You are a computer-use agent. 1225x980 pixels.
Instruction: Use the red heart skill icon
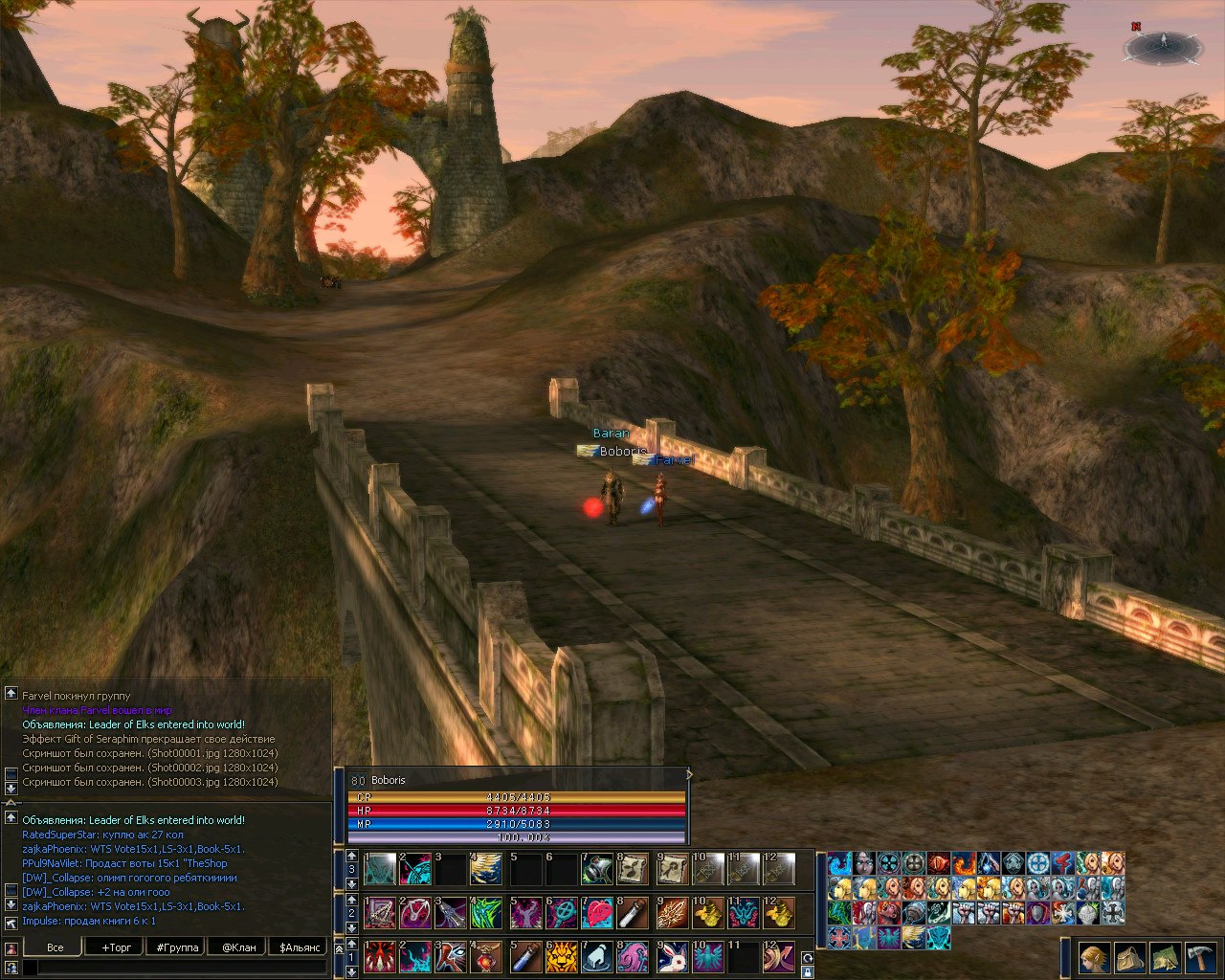click(598, 913)
